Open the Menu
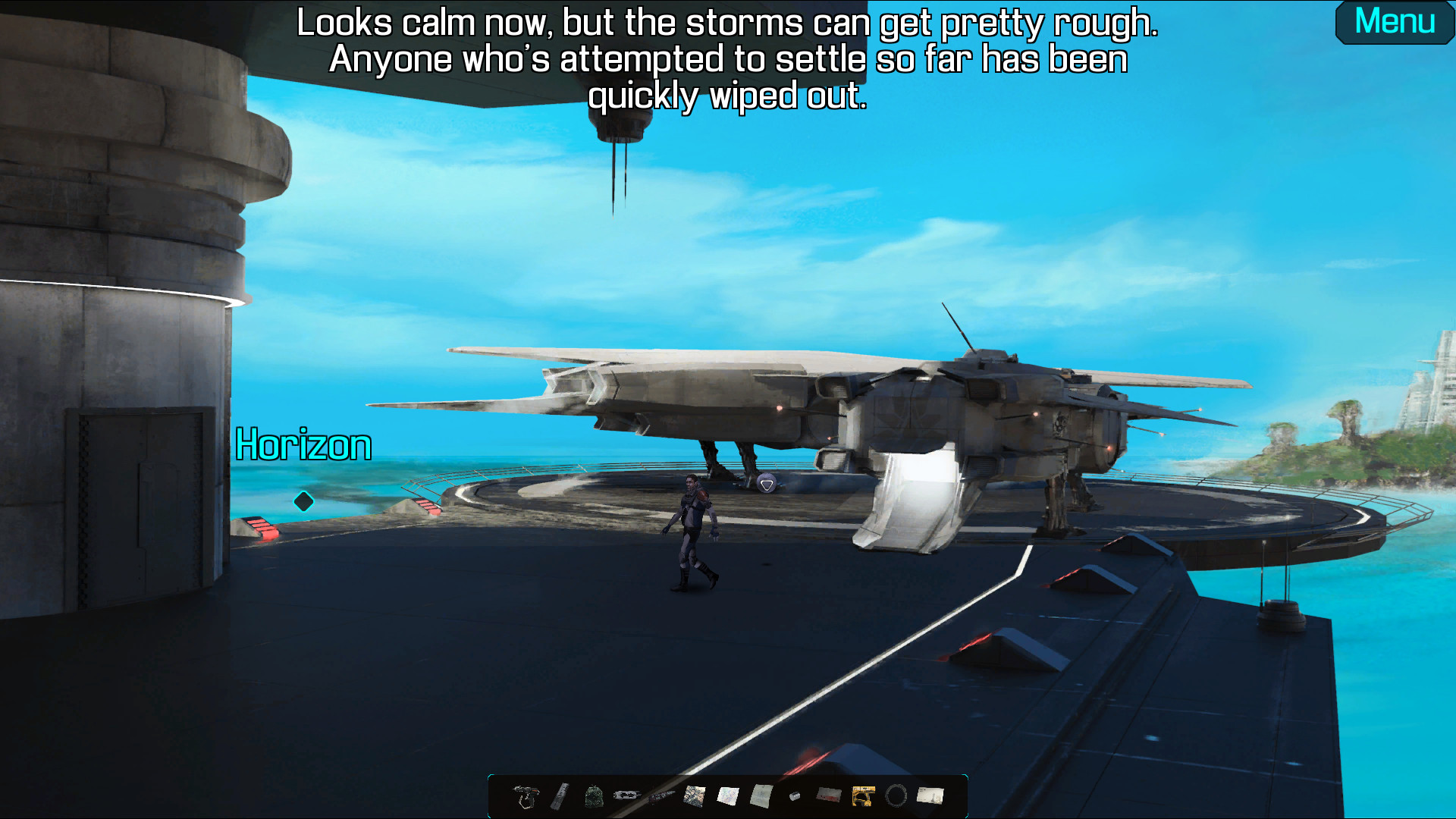Image resolution: width=1456 pixels, height=819 pixels. pyautogui.click(x=1394, y=23)
